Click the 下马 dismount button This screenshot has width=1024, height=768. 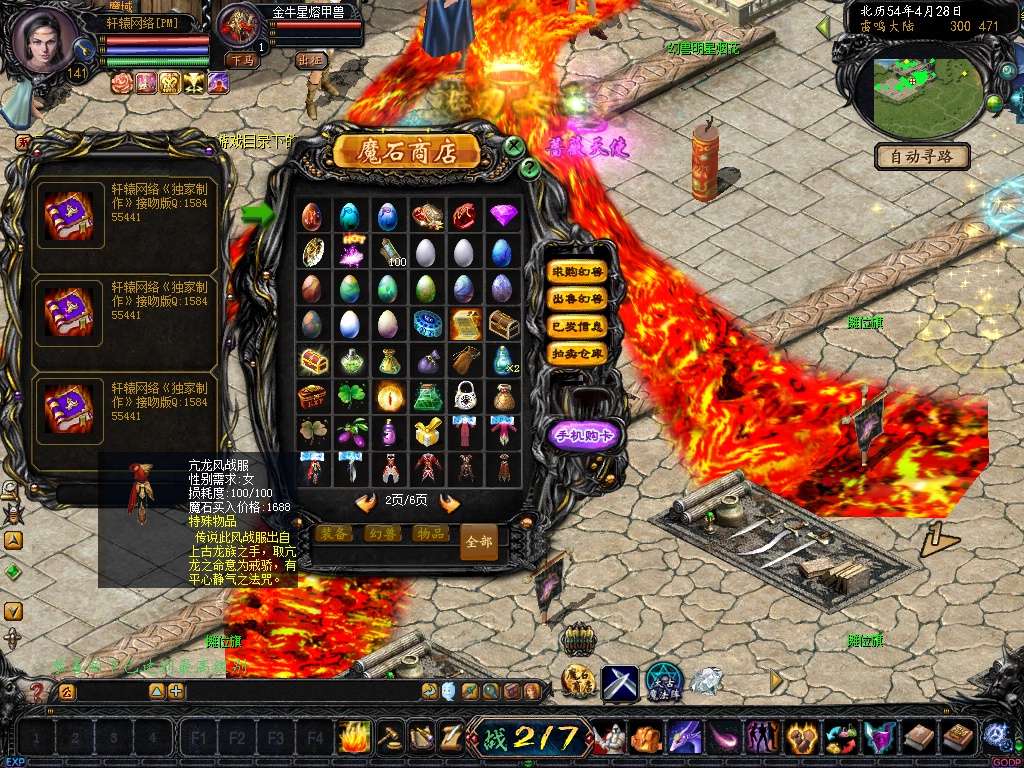(240, 60)
